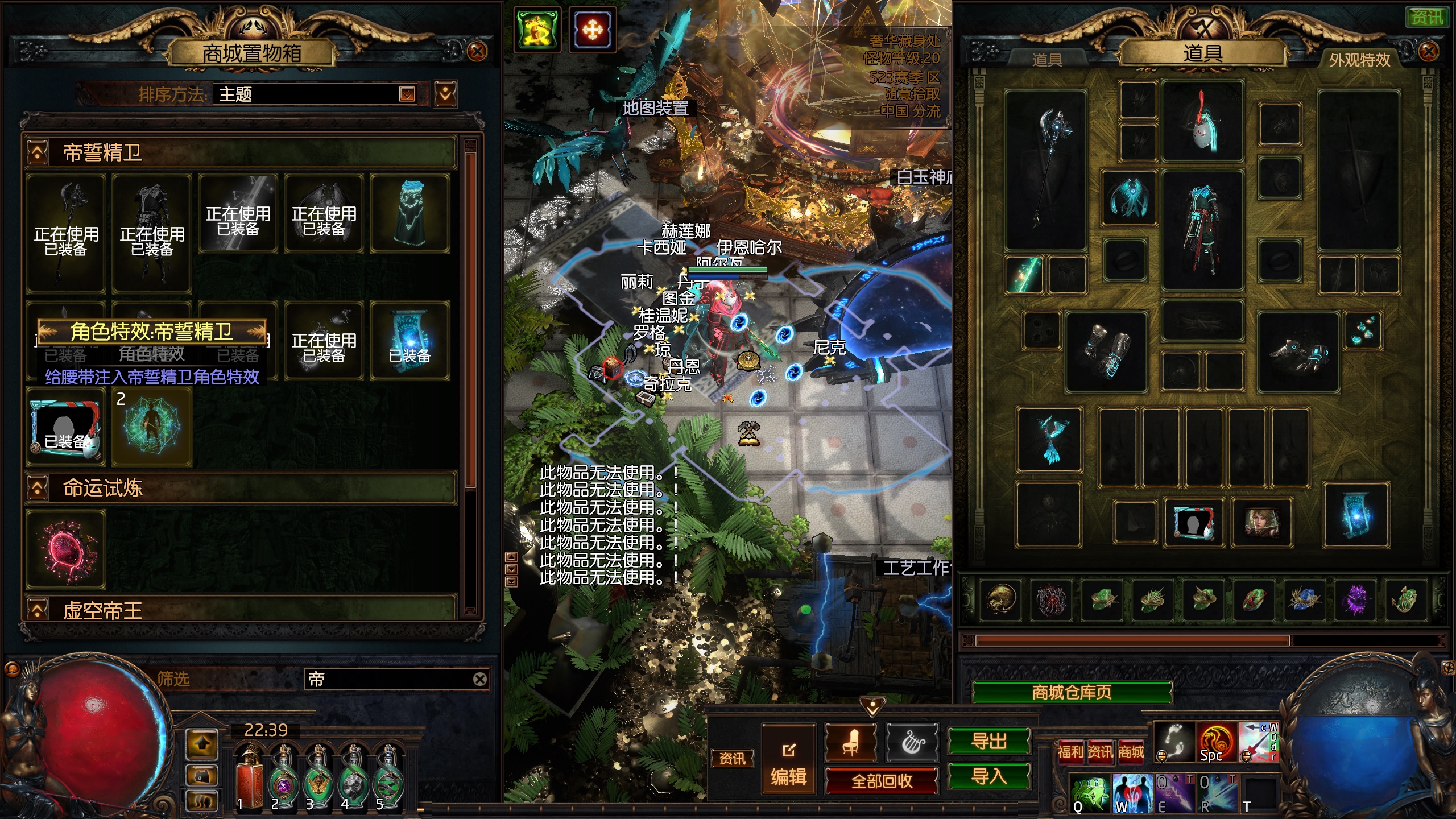1456x819 pixels.
Task: Close the 商城置物箱 stash panel
Action: [477, 52]
